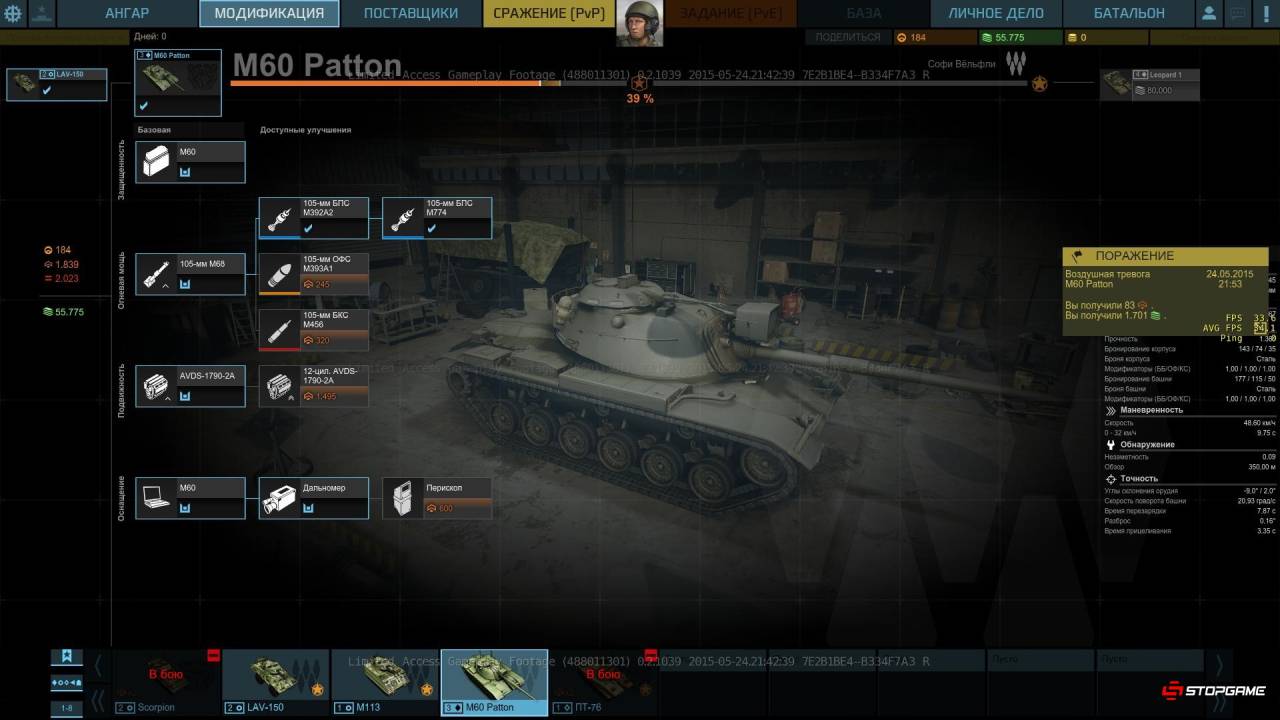This screenshot has width=1280, height=720.
Task: Buy the Перископ equipment upgrade
Action: click(x=437, y=498)
